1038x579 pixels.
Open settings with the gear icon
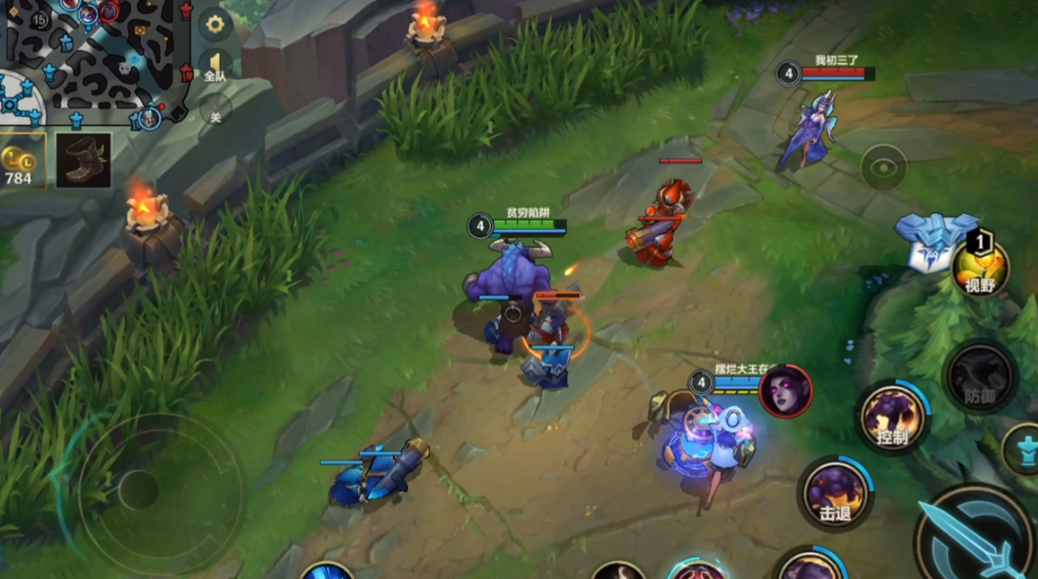(214, 24)
